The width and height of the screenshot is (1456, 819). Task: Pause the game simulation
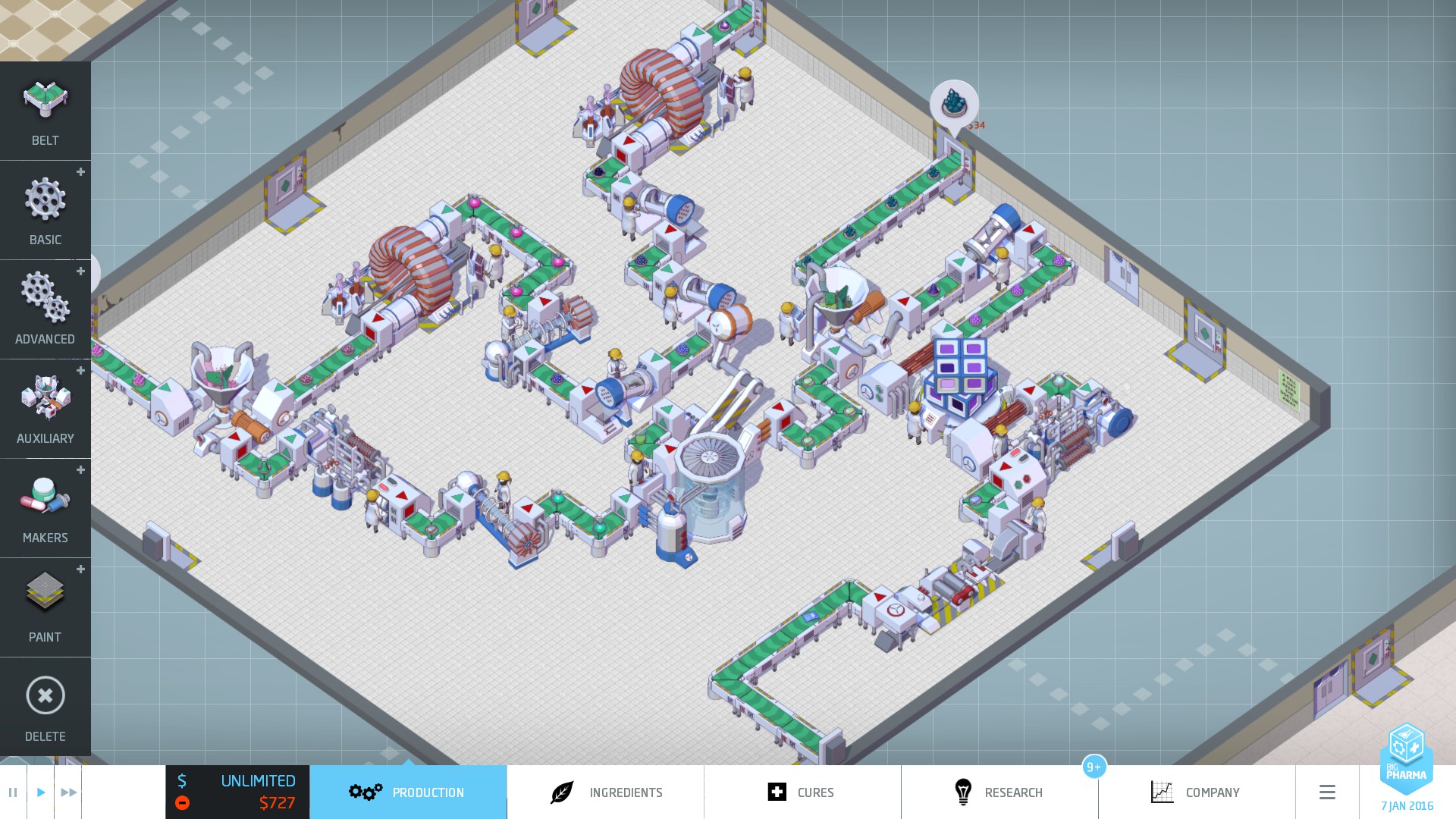coord(13,792)
